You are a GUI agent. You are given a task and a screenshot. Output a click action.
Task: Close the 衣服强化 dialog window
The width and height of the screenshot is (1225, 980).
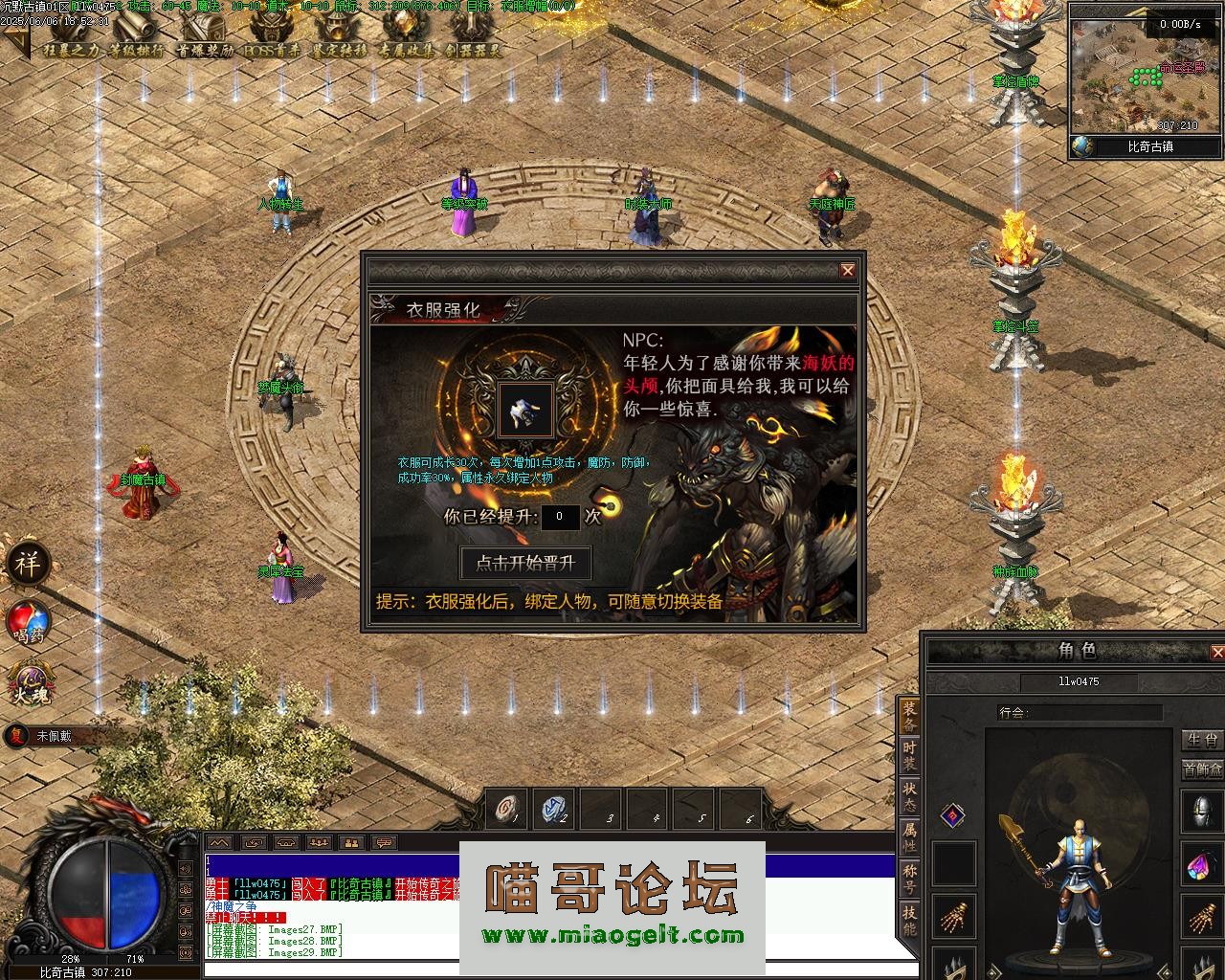pyautogui.click(x=847, y=271)
